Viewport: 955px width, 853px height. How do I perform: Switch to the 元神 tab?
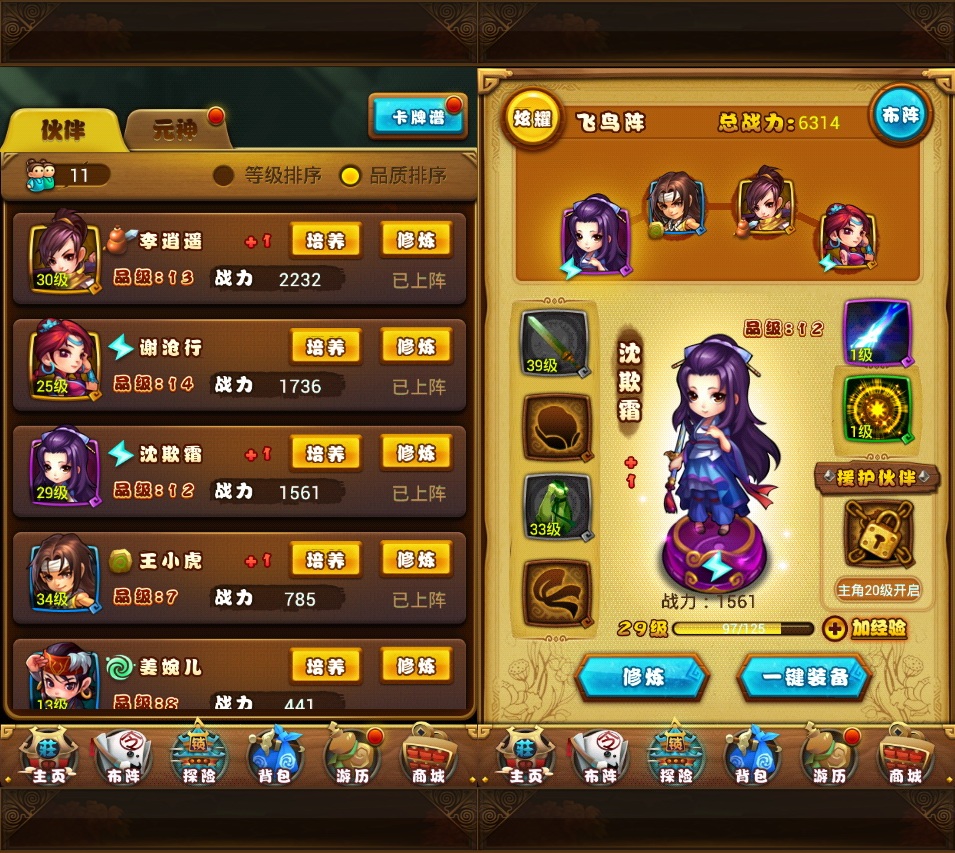176,130
